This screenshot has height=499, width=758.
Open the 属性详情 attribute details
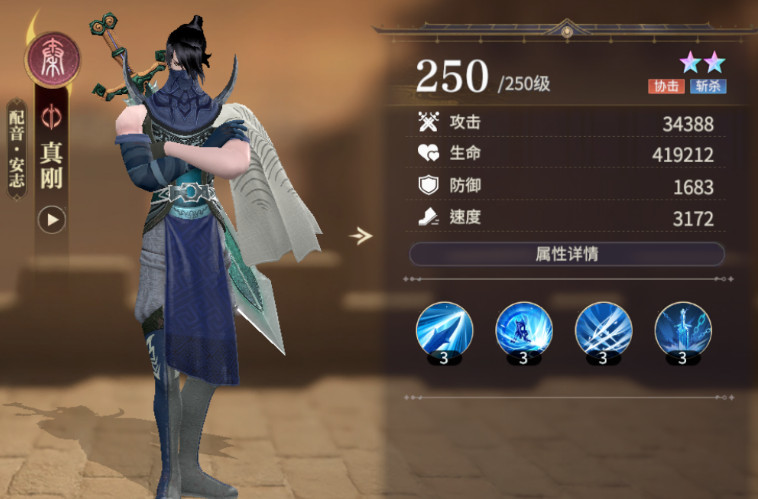(x=566, y=254)
